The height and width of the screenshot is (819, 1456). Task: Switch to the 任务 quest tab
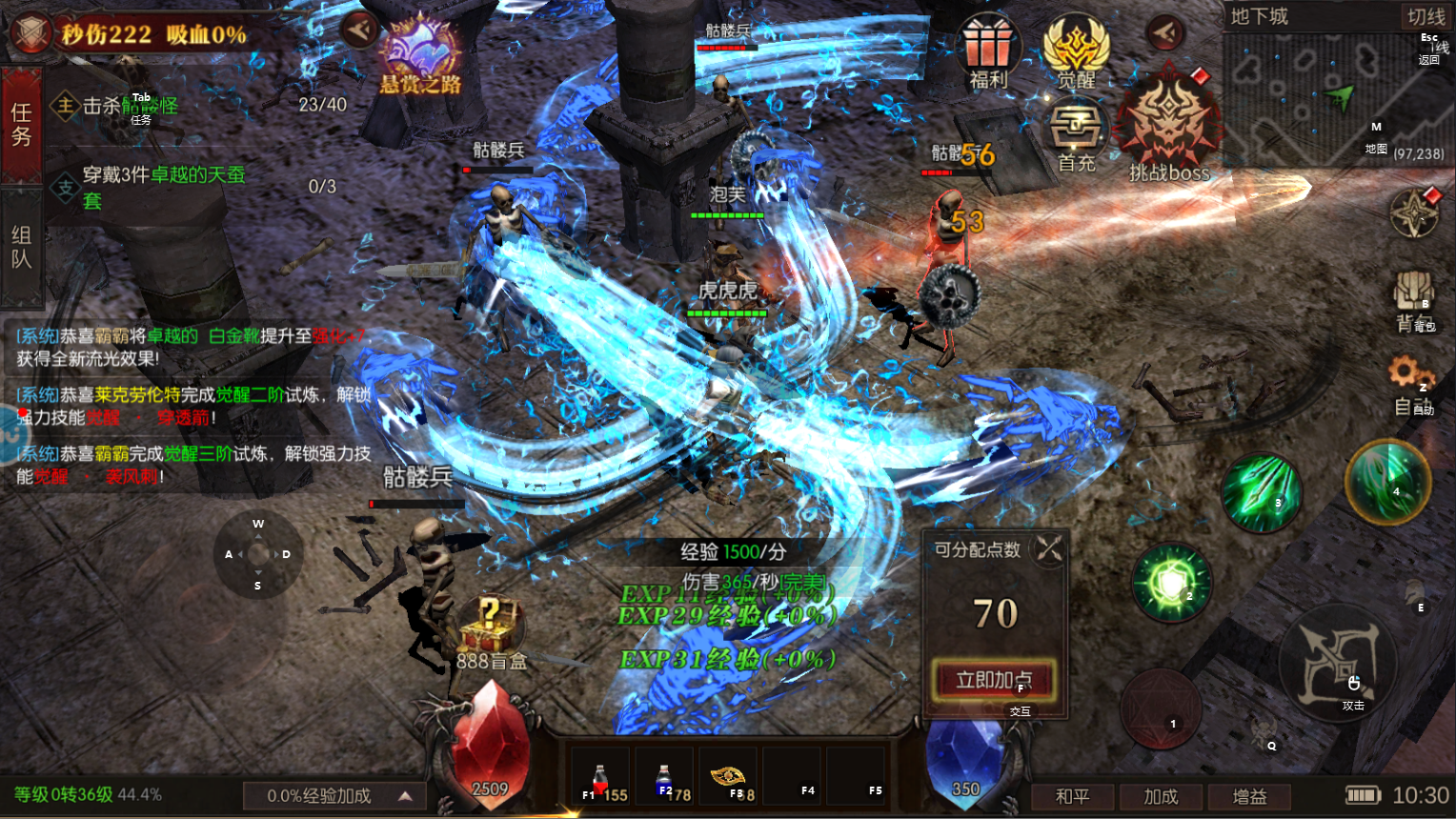click(21, 125)
